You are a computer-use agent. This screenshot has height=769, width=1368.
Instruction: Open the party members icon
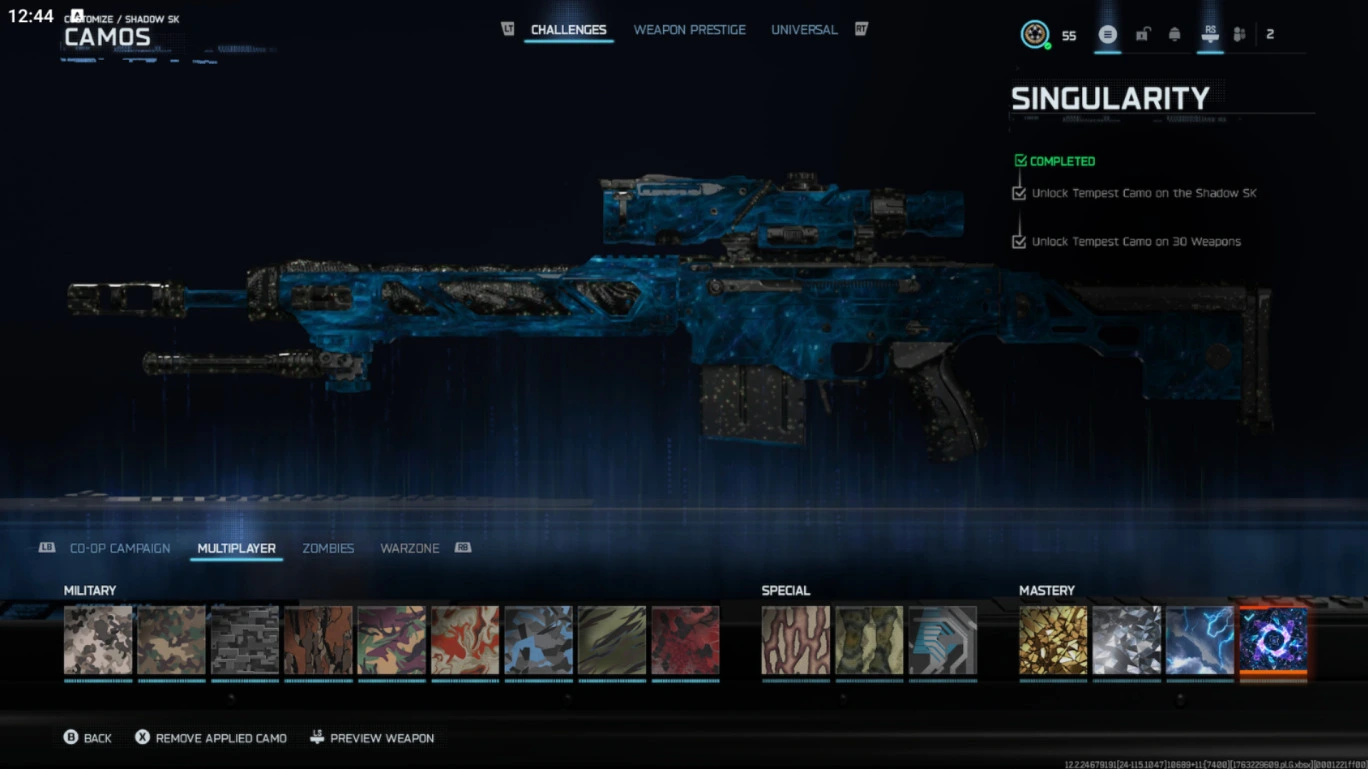pyautogui.click(x=1238, y=33)
